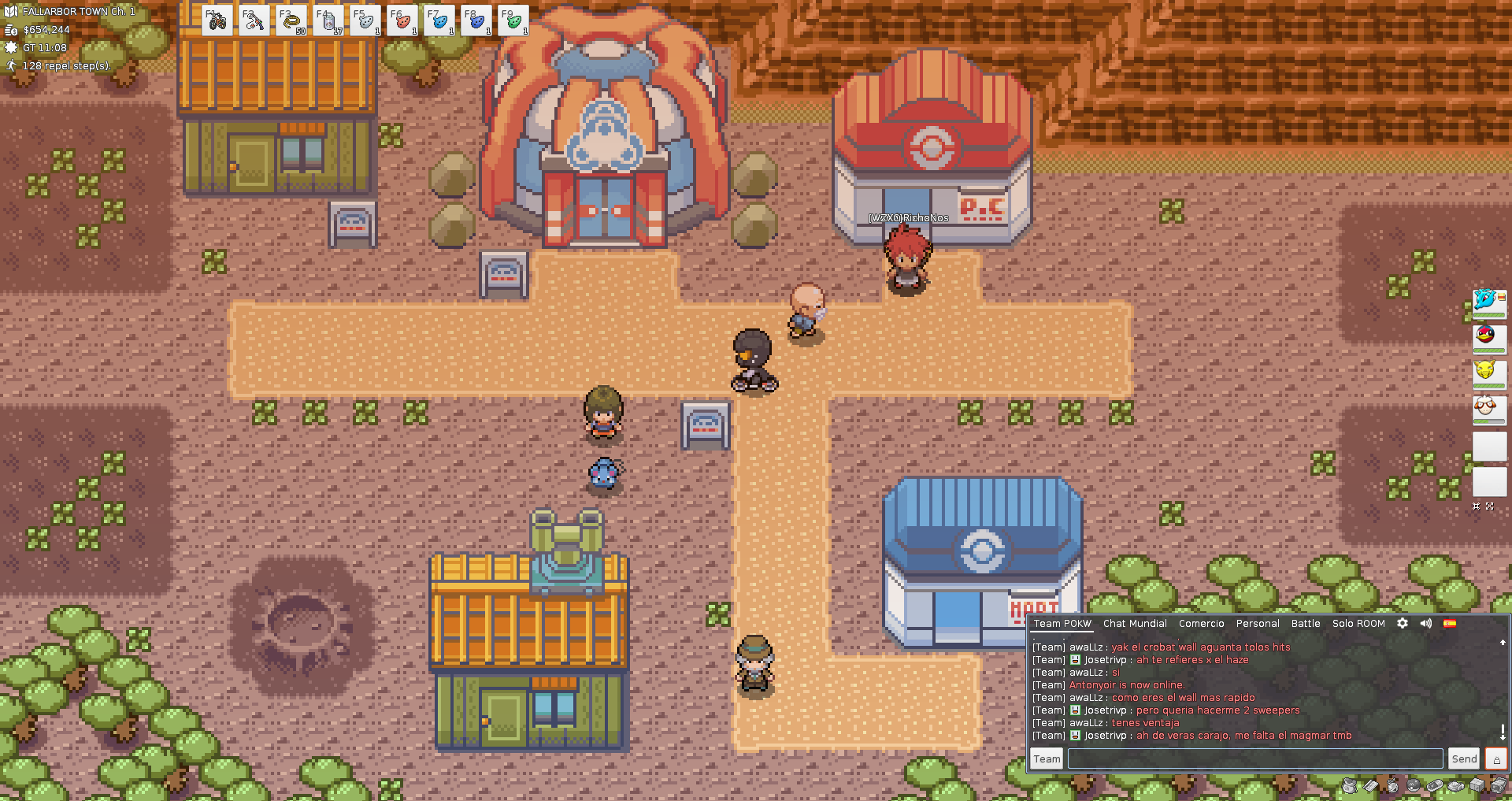Screen dimensions: 1512x801
Task: Select the yellow Pokémon in the party
Action: click(1488, 372)
